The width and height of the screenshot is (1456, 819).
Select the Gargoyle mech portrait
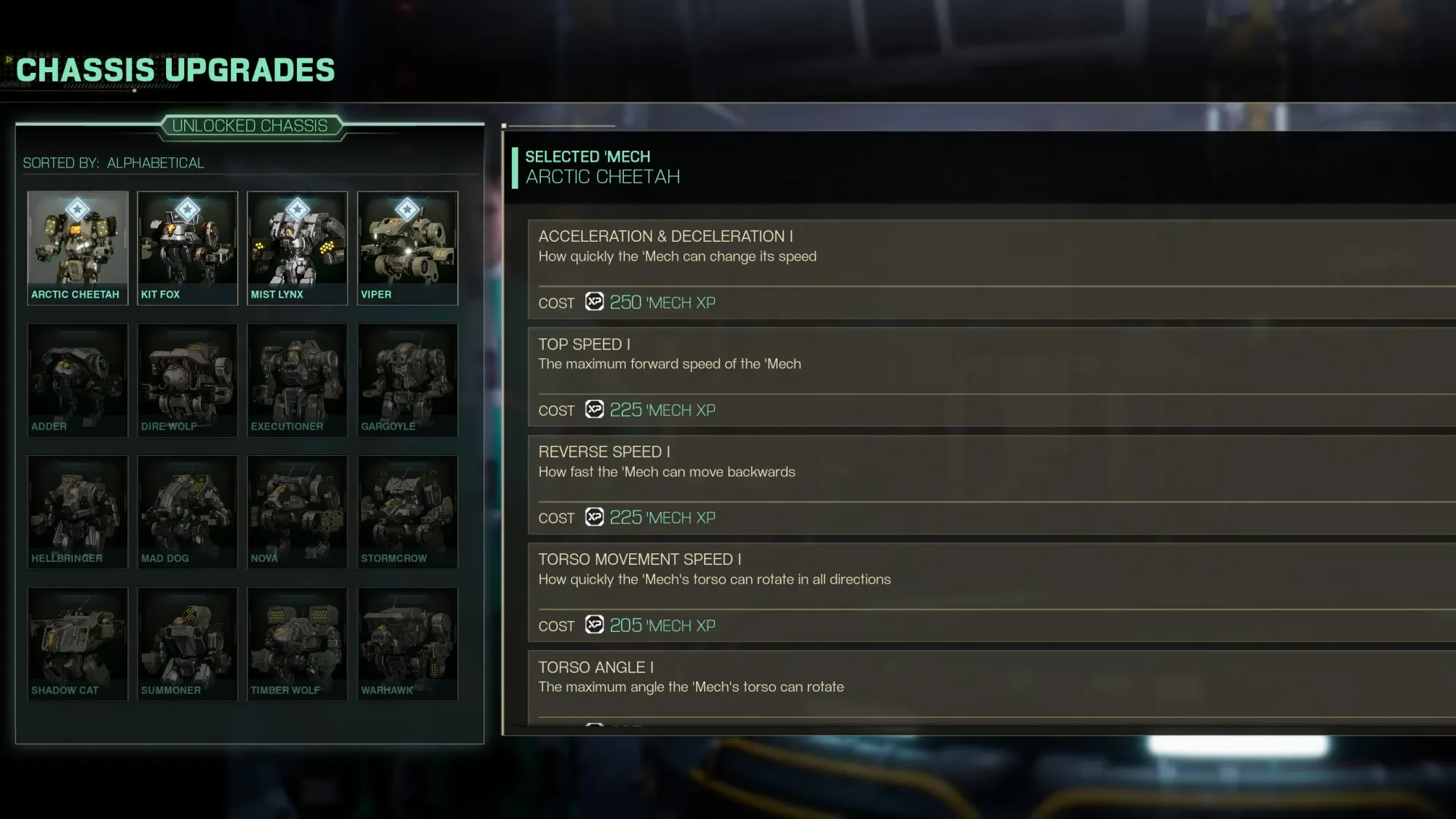[408, 379]
